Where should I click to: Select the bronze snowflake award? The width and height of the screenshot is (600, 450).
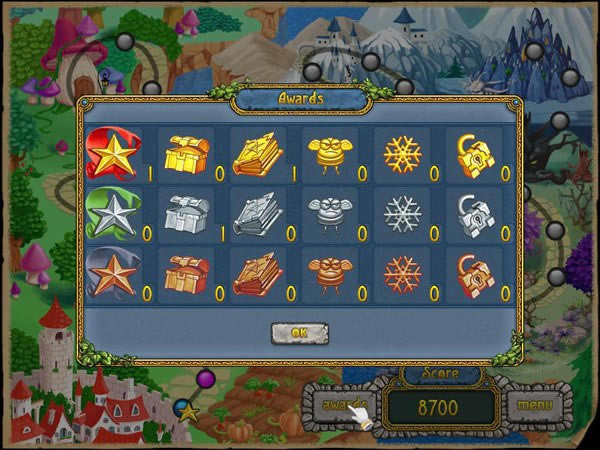(403, 274)
